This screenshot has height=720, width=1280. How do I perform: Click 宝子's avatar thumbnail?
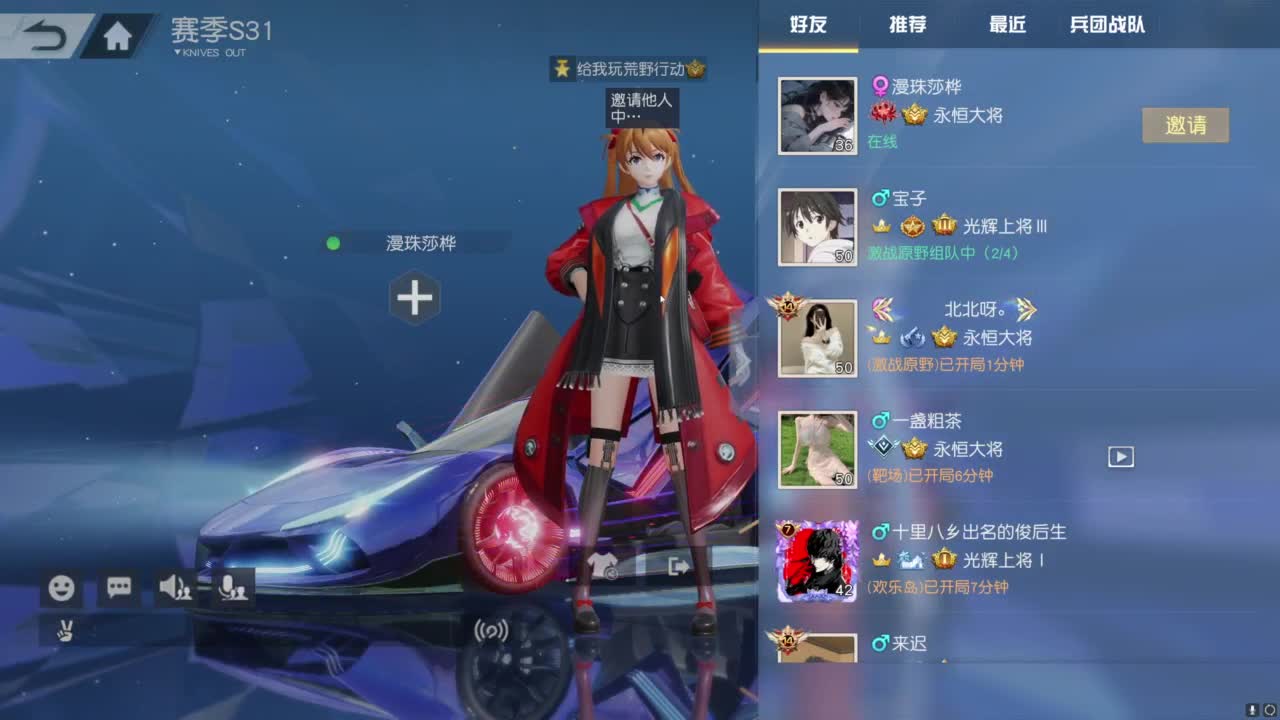point(817,226)
